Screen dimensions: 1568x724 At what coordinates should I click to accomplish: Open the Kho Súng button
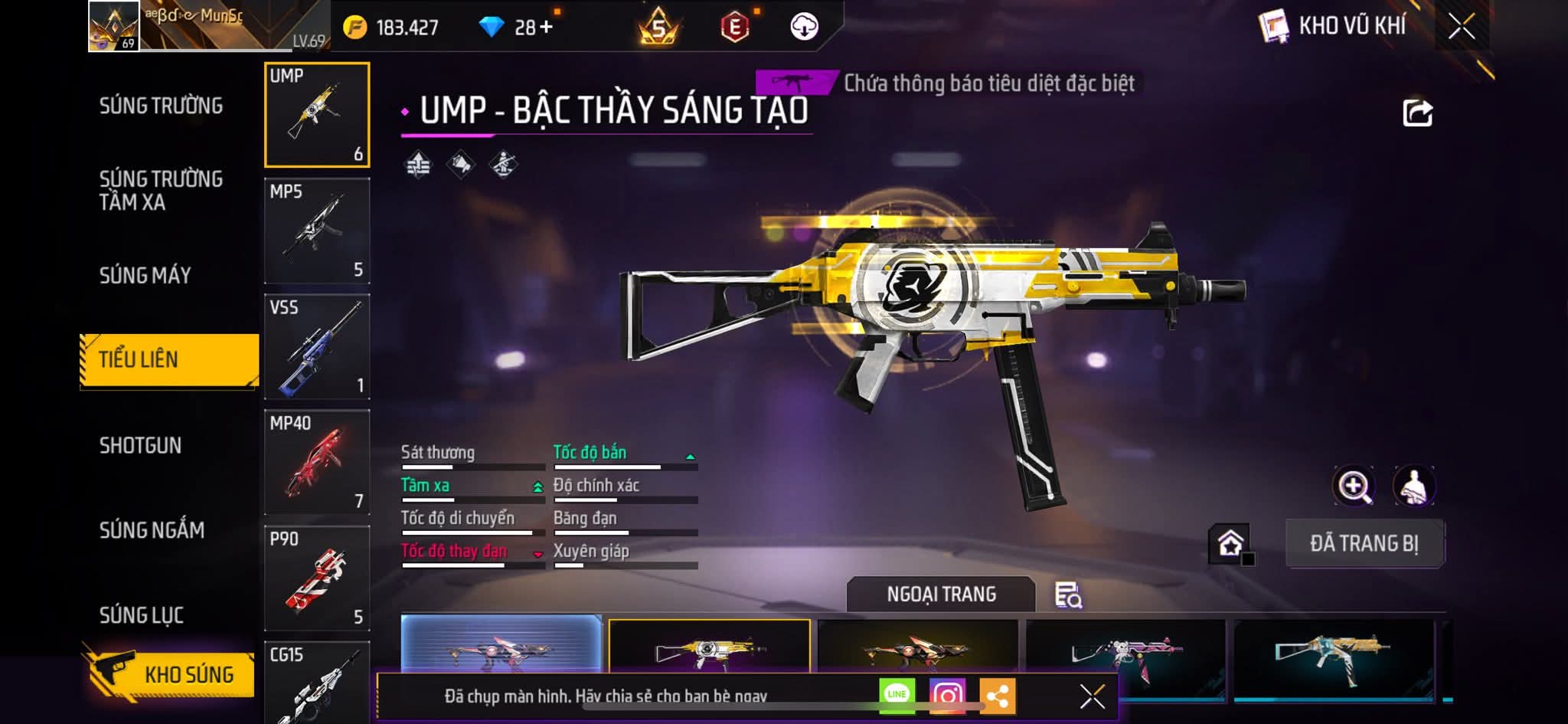(170, 674)
